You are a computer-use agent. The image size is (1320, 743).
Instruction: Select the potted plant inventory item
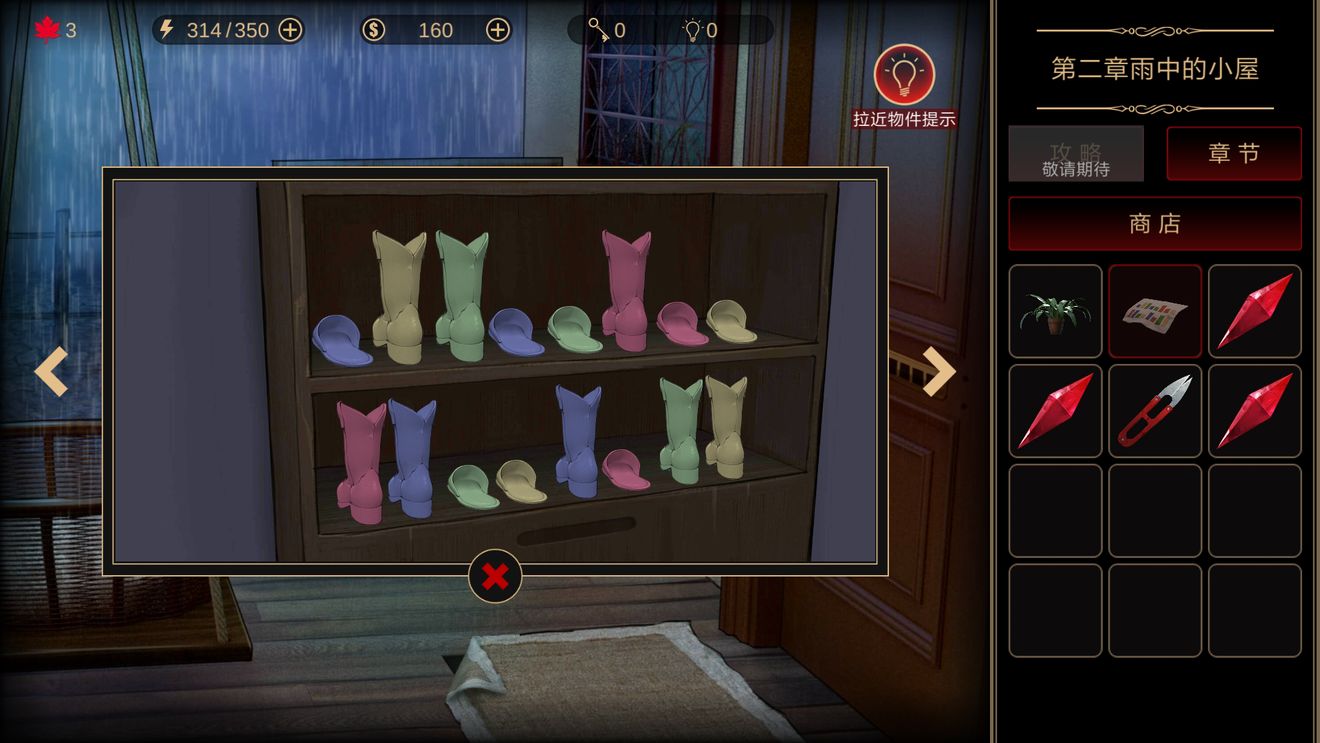[1055, 311]
